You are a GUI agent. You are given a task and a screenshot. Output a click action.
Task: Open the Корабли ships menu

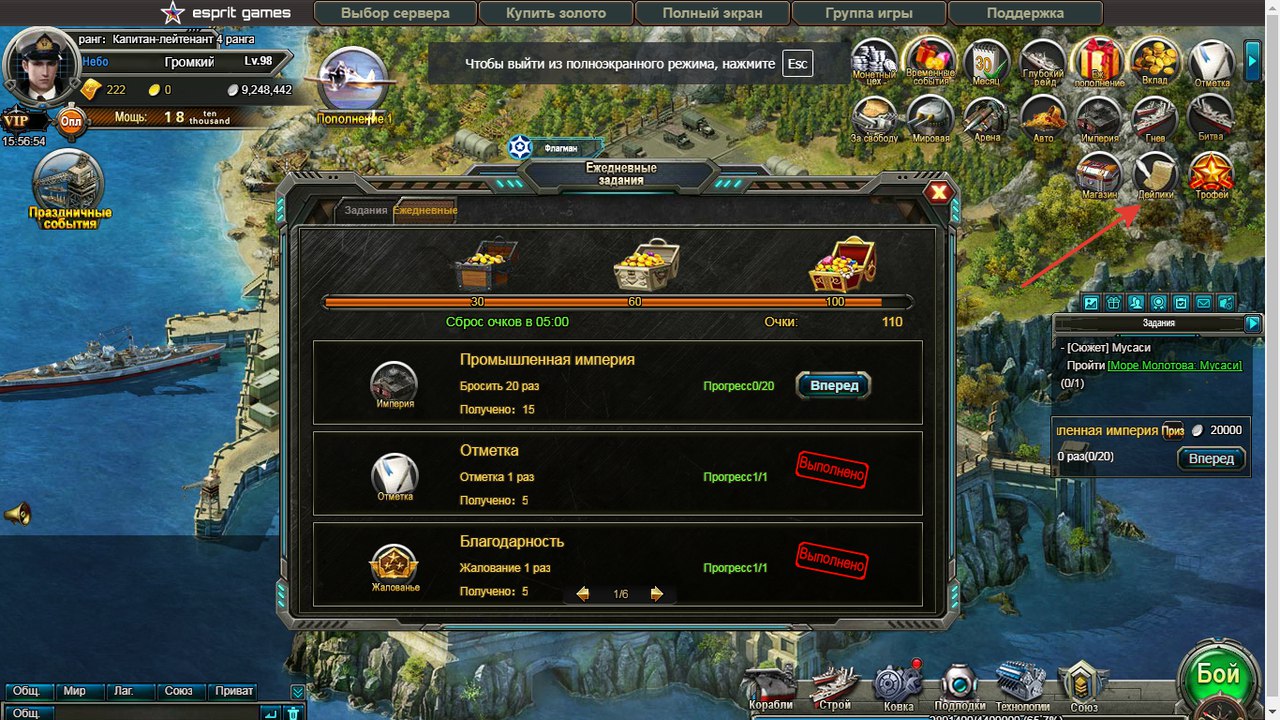(770, 688)
